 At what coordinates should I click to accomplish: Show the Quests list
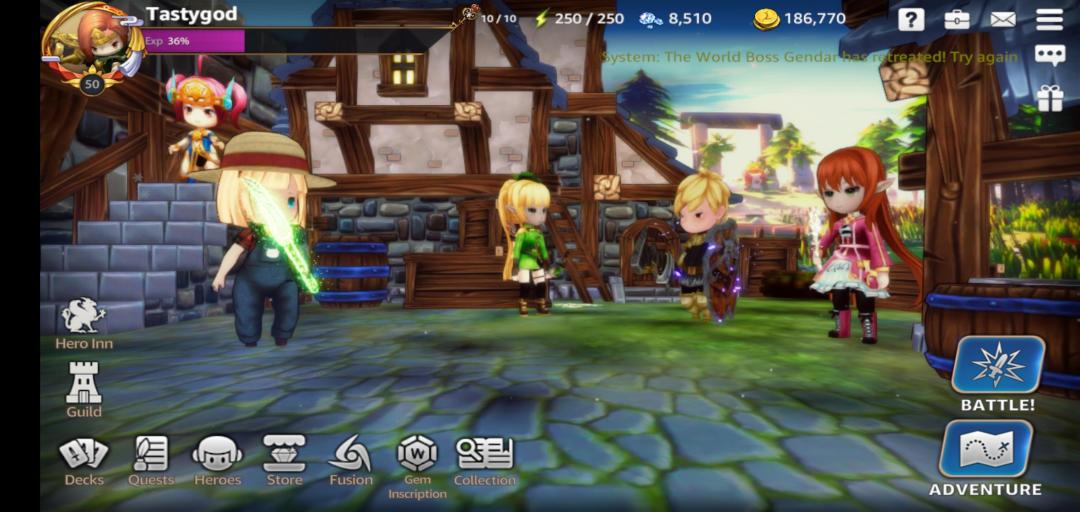(151, 458)
